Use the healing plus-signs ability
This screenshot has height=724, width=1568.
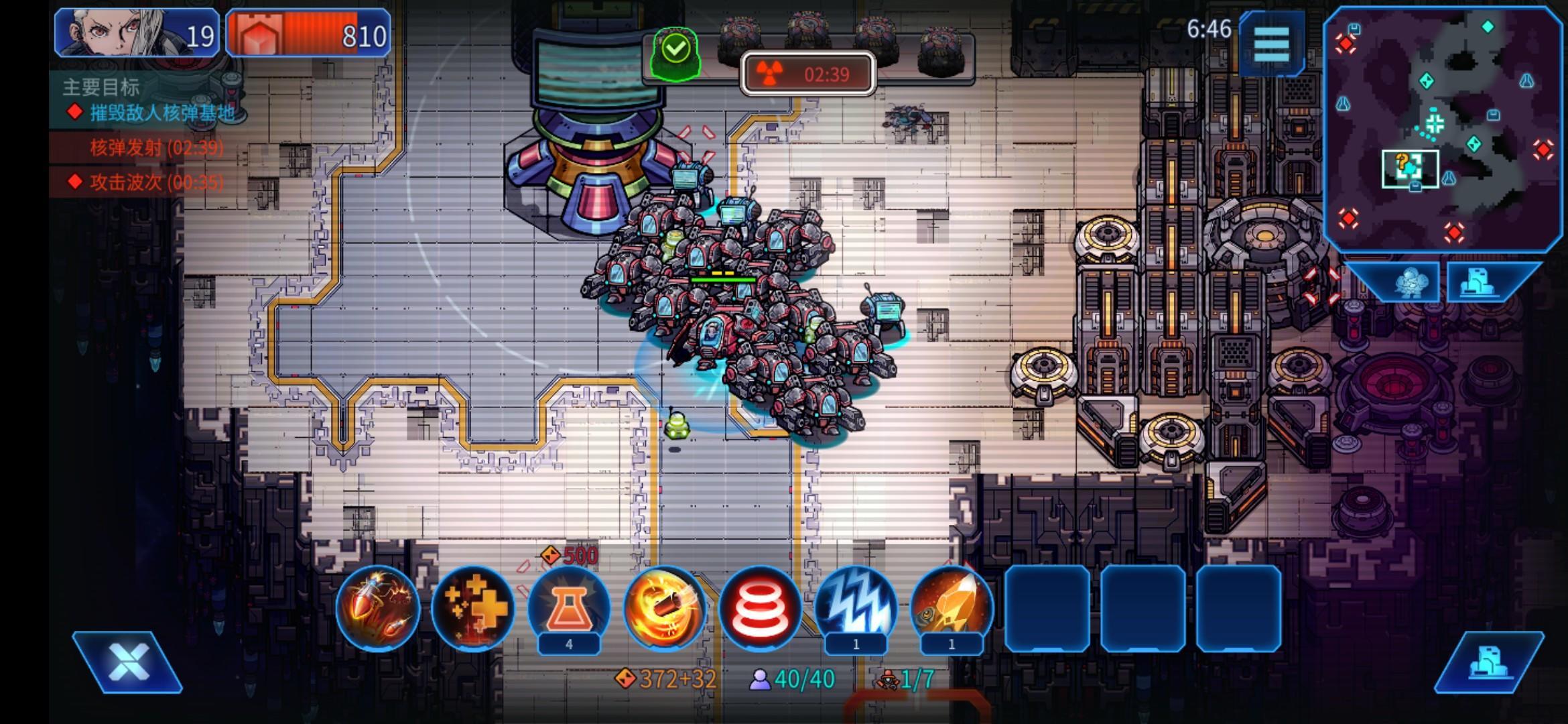pyautogui.click(x=473, y=608)
